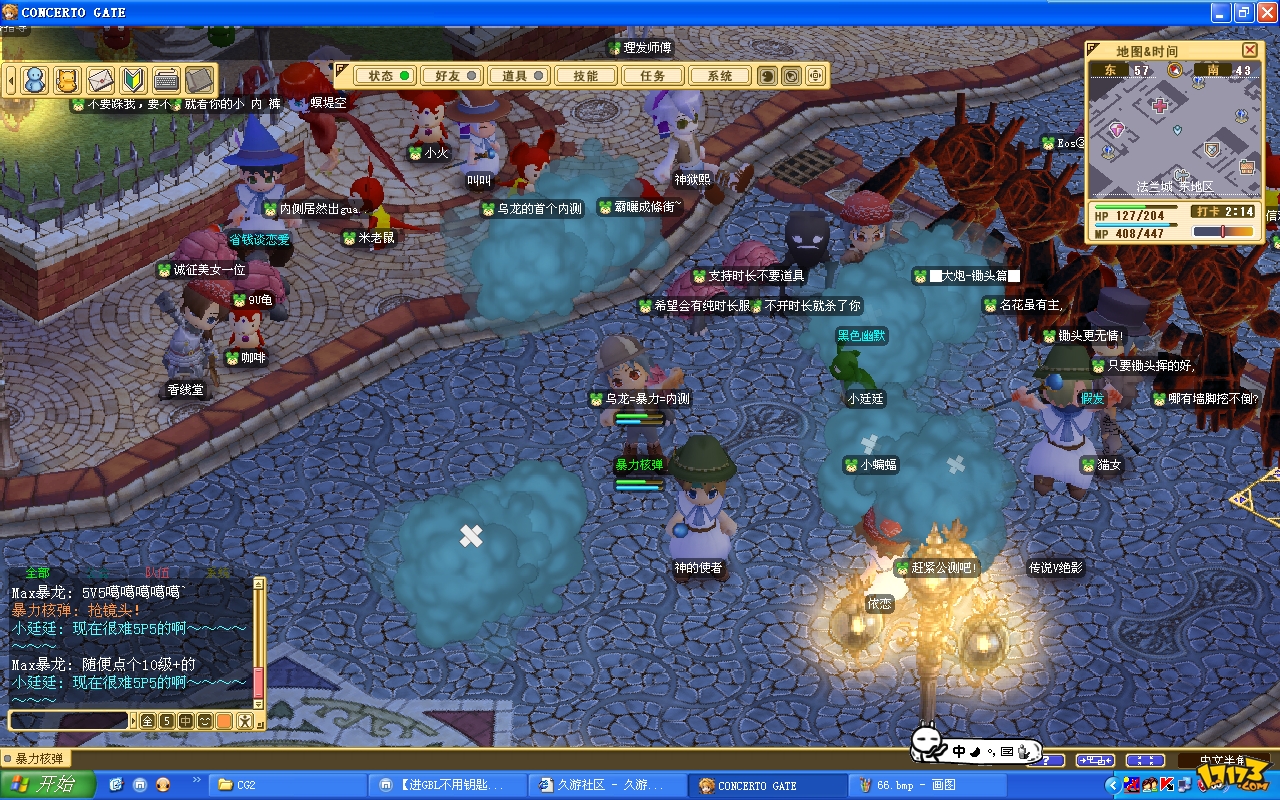Open the 技能 skills window

586,76
